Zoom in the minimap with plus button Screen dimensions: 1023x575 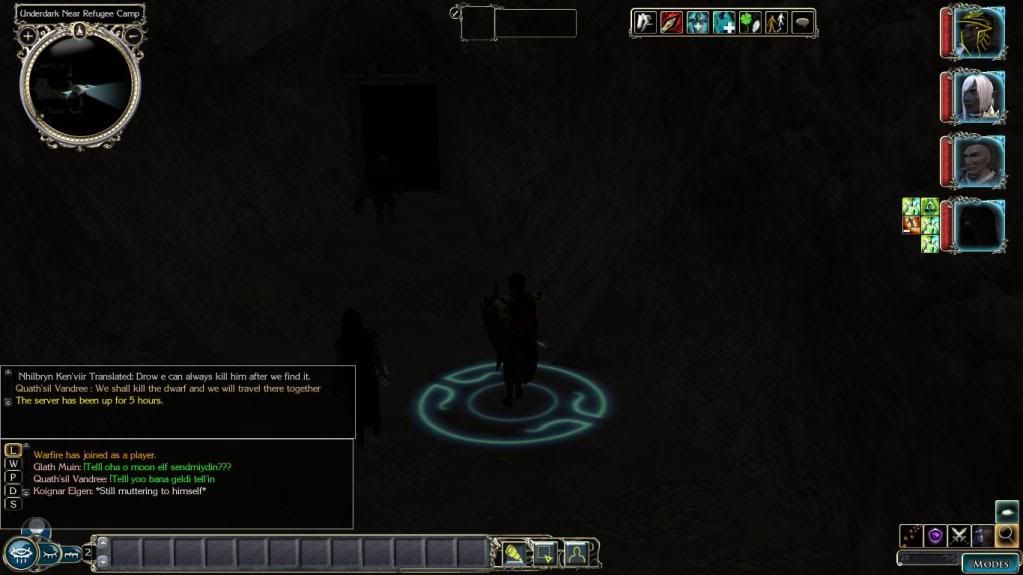pyautogui.click(x=28, y=36)
